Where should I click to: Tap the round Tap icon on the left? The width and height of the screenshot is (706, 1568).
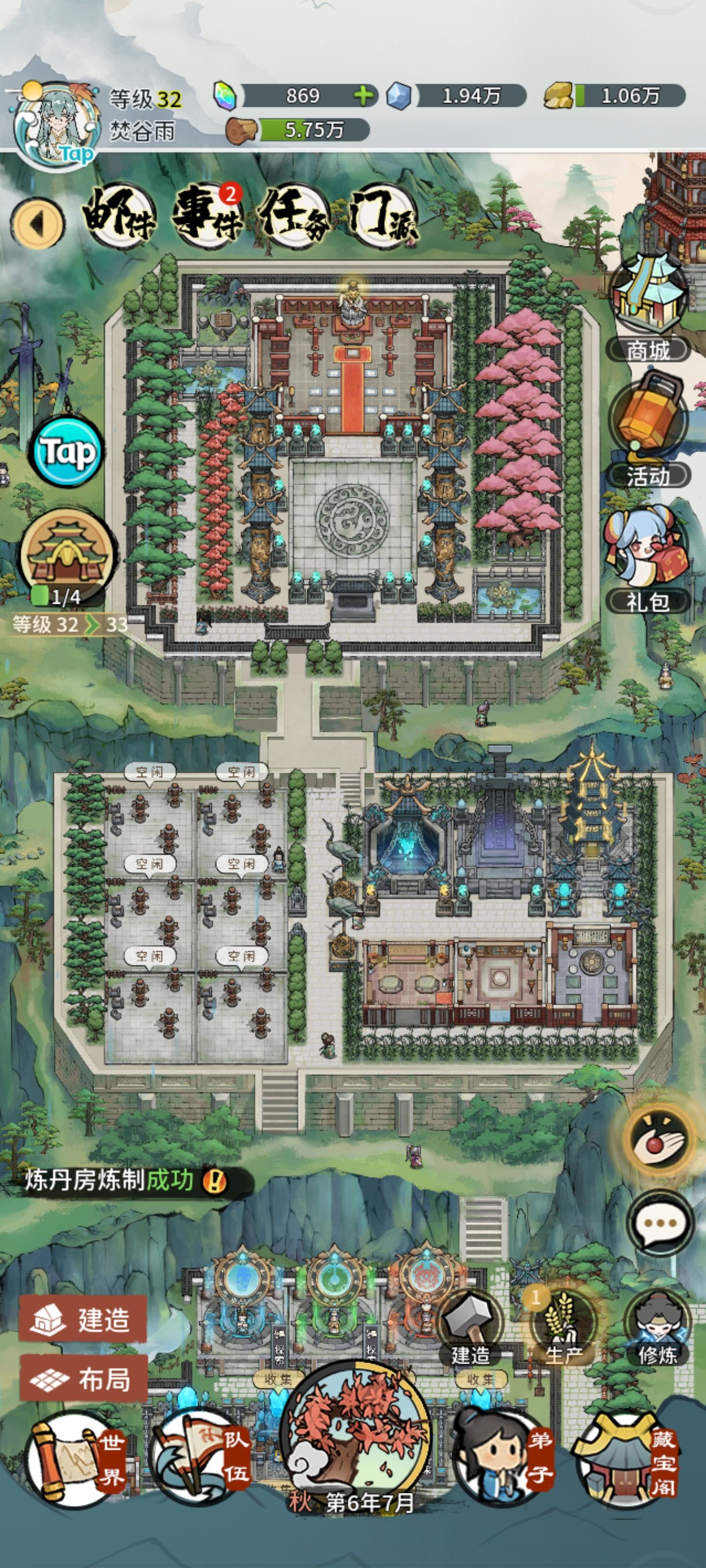(67, 453)
